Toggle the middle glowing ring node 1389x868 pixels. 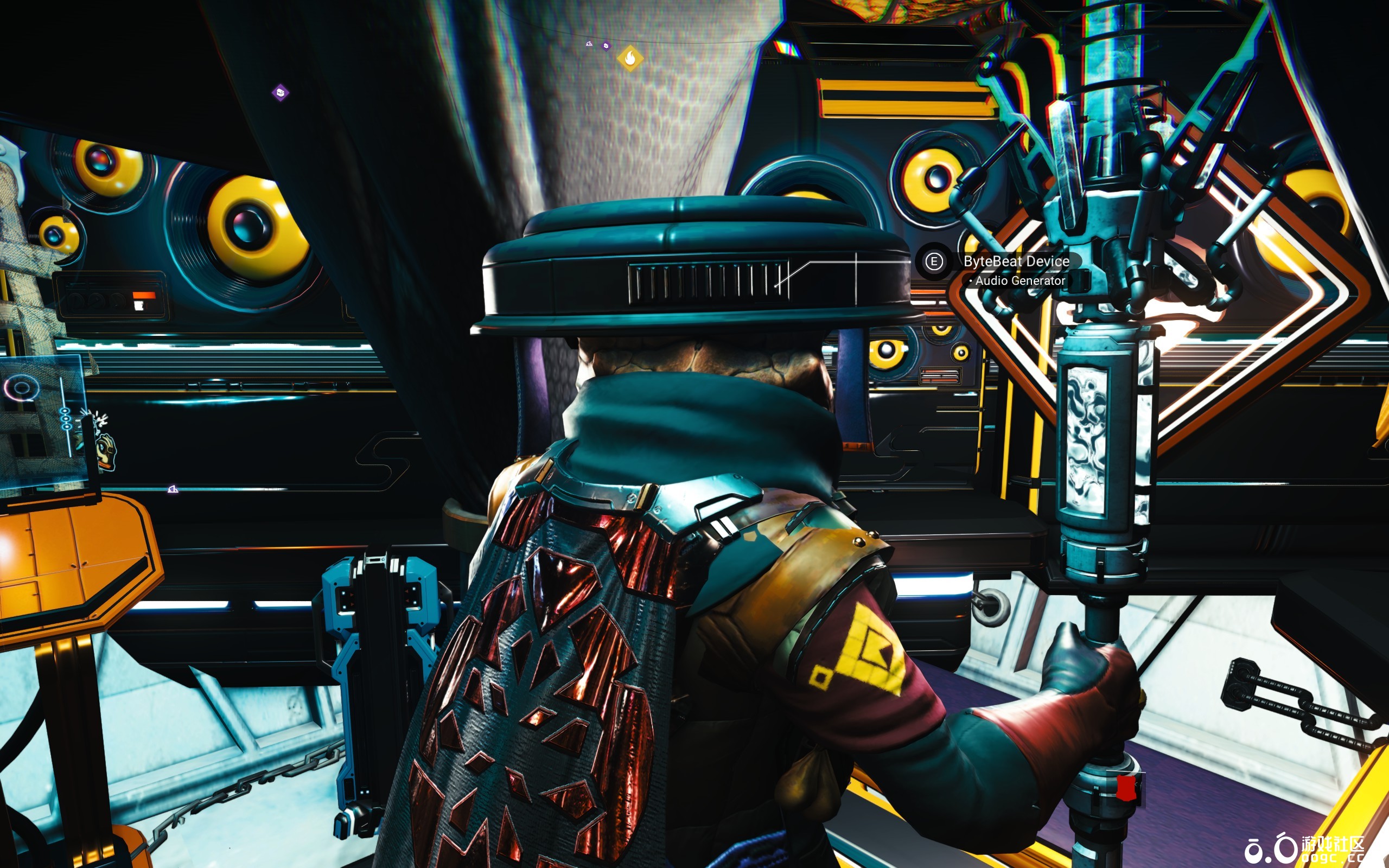tap(65, 419)
